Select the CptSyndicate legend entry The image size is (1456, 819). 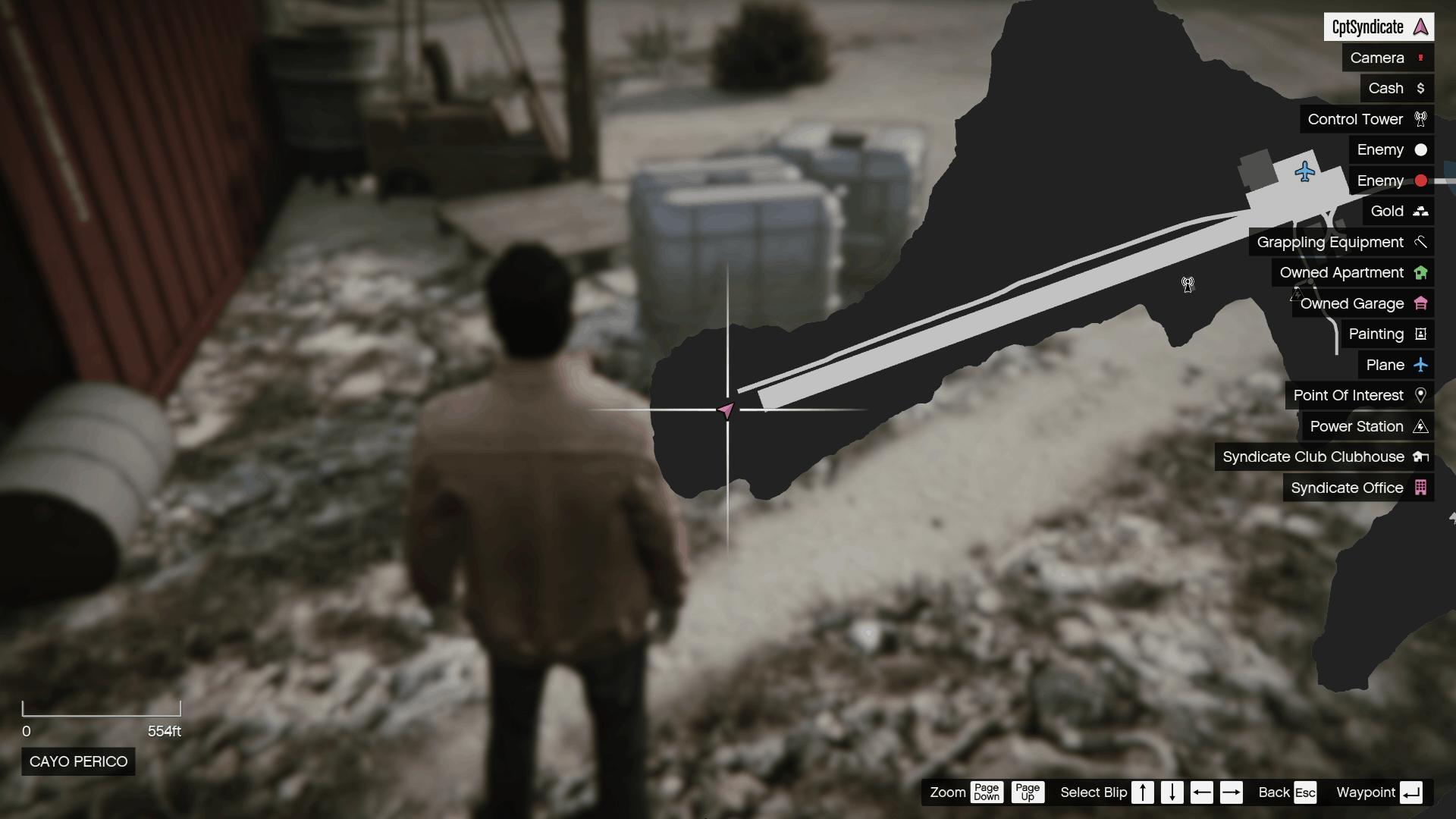1378,27
